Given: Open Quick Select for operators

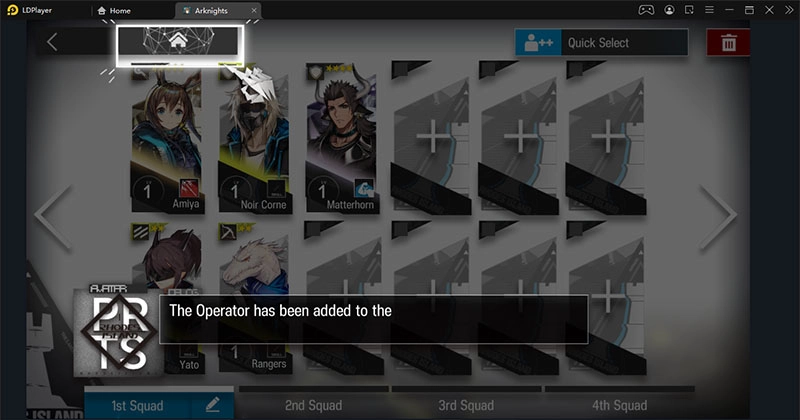Looking at the screenshot, I should pos(602,43).
